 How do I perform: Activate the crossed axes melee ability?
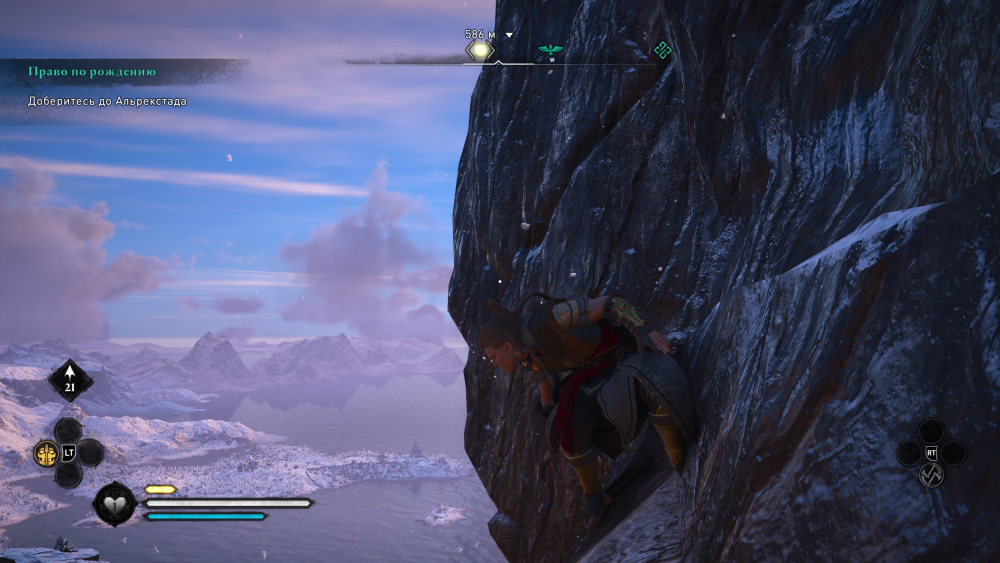[931, 476]
